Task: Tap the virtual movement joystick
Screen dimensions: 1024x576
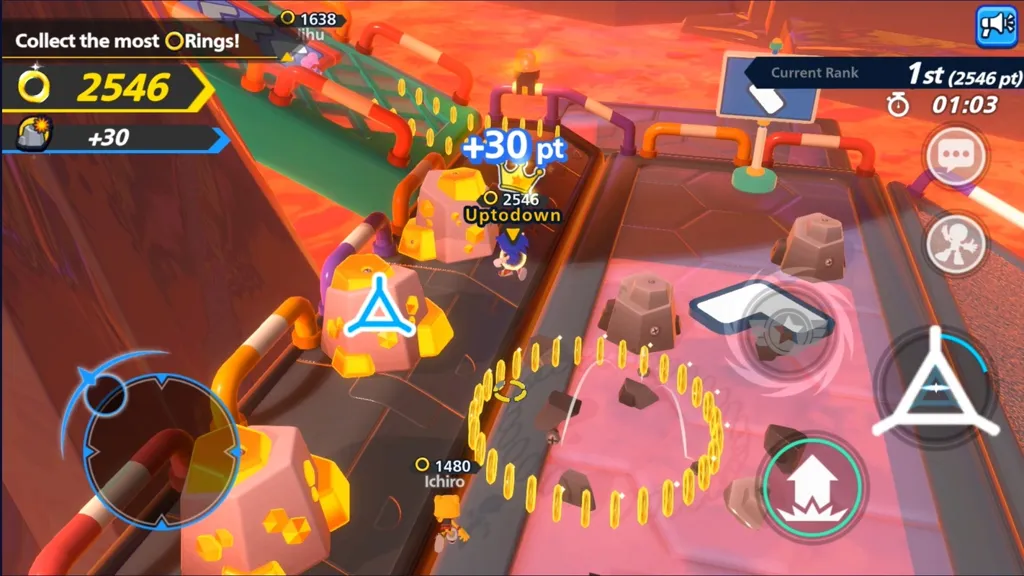Action: pos(160,449)
